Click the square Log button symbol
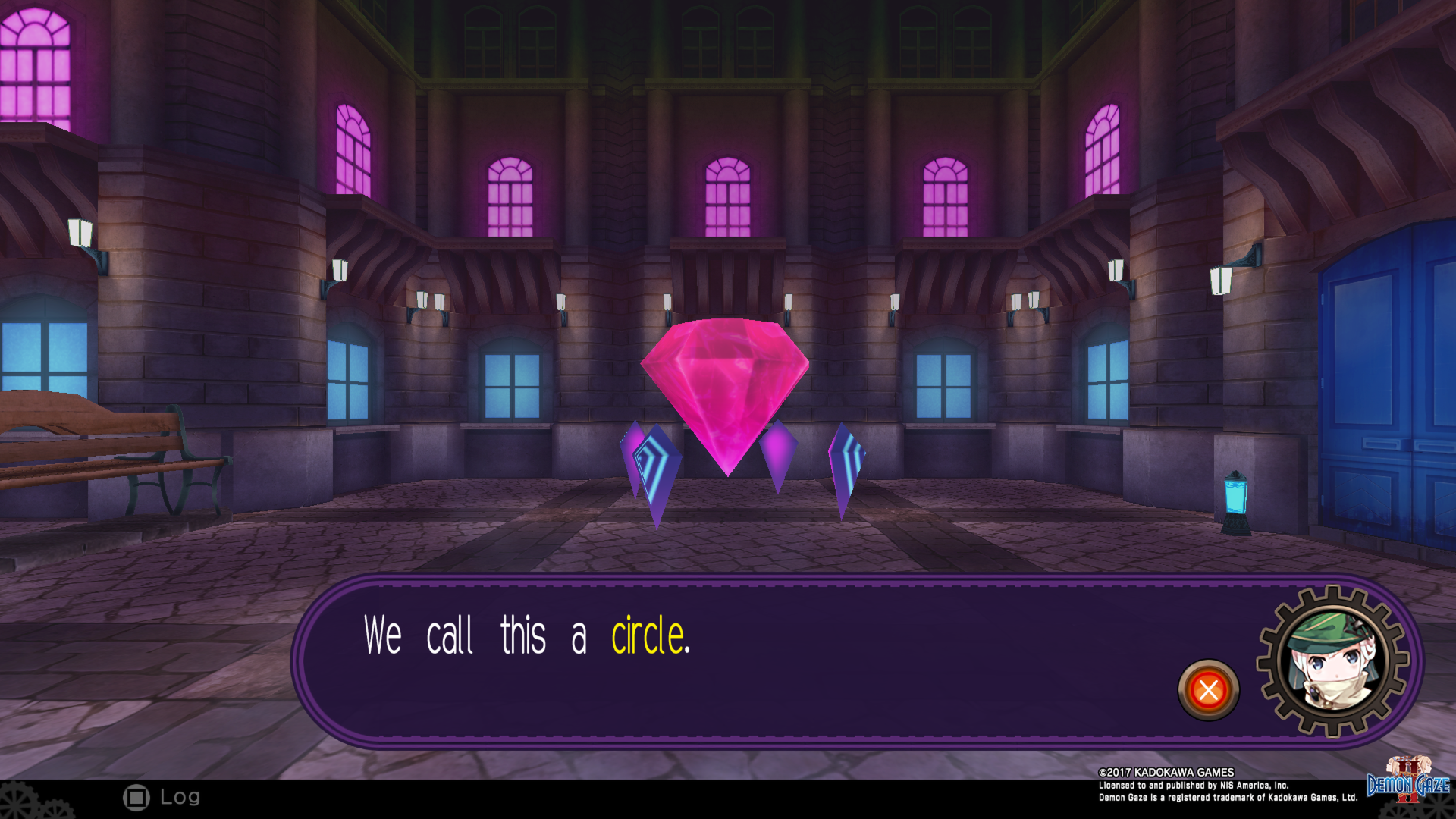The height and width of the screenshot is (819, 1456). point(136,797)
